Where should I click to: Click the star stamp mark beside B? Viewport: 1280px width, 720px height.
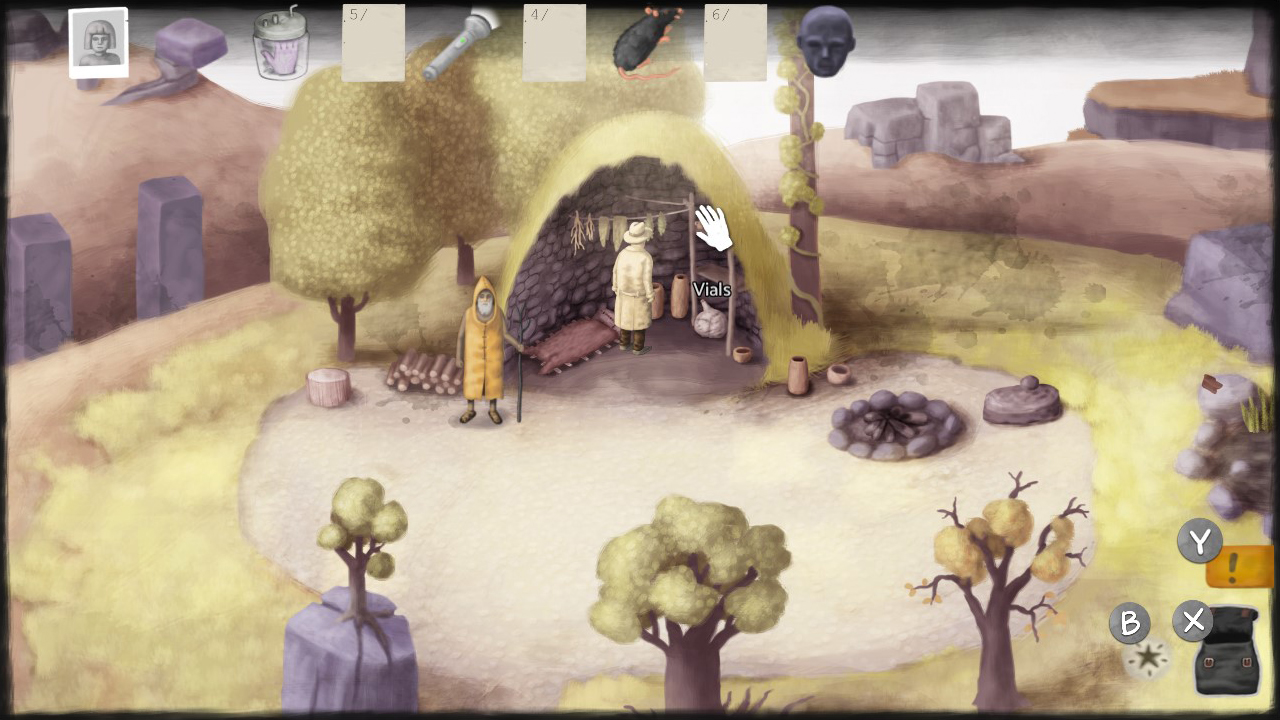click(1147, 657)
